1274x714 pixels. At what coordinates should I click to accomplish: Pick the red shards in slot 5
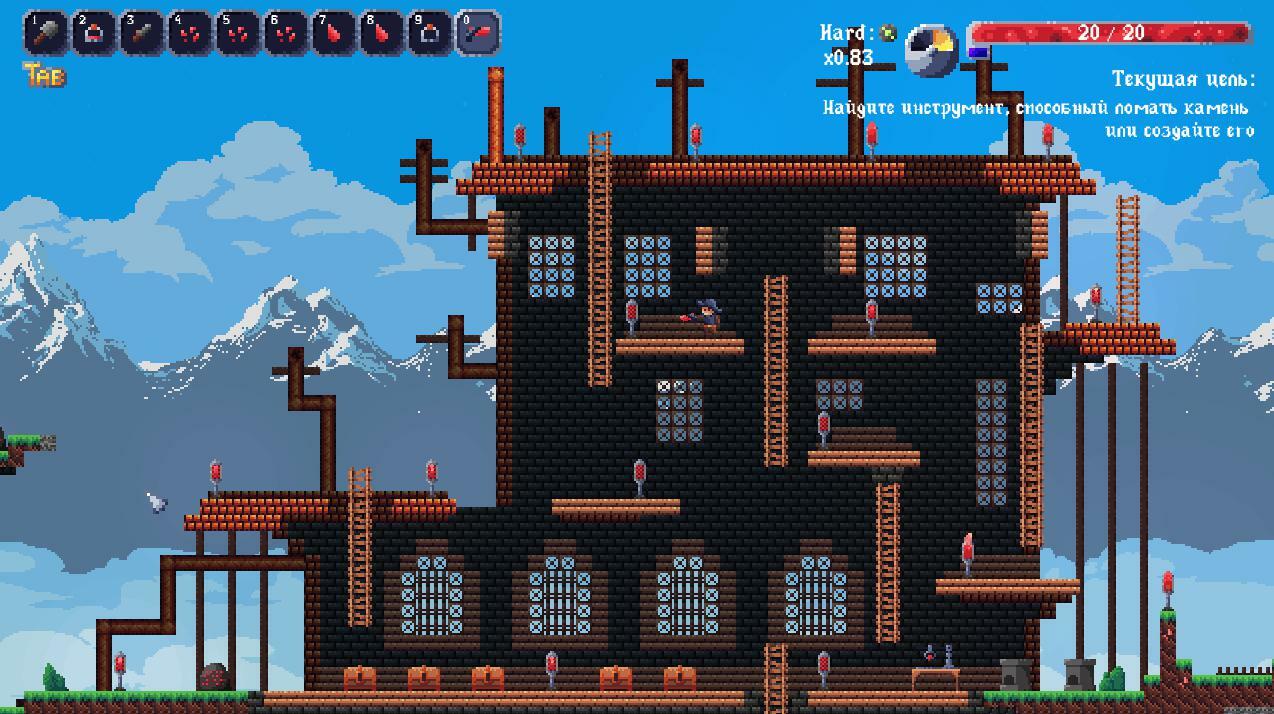click(238, 33)
